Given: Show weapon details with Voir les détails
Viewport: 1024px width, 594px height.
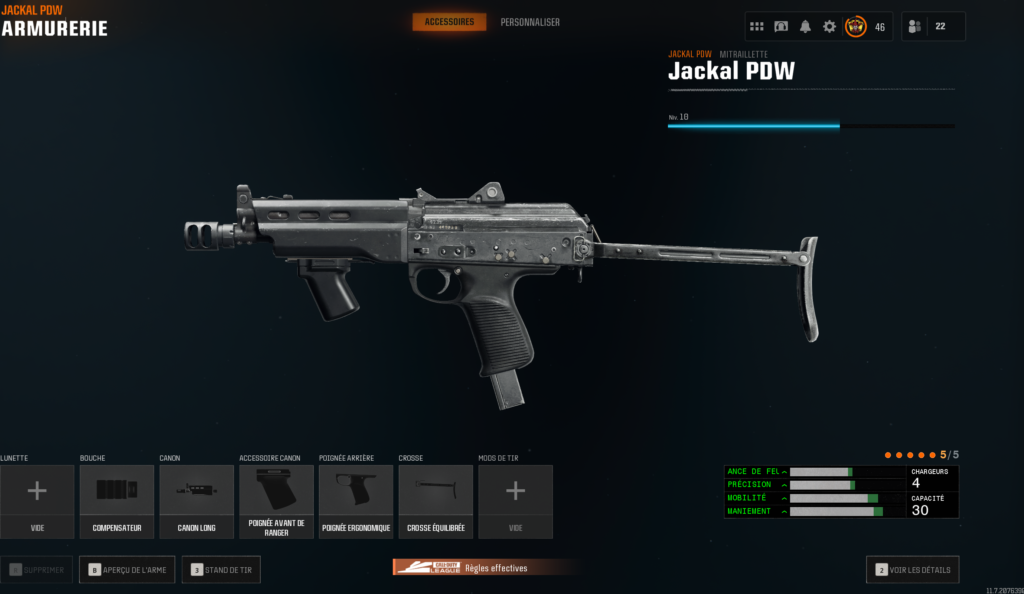Looking at the screenshot, I should pyautogui.click(x=912, y=570).
